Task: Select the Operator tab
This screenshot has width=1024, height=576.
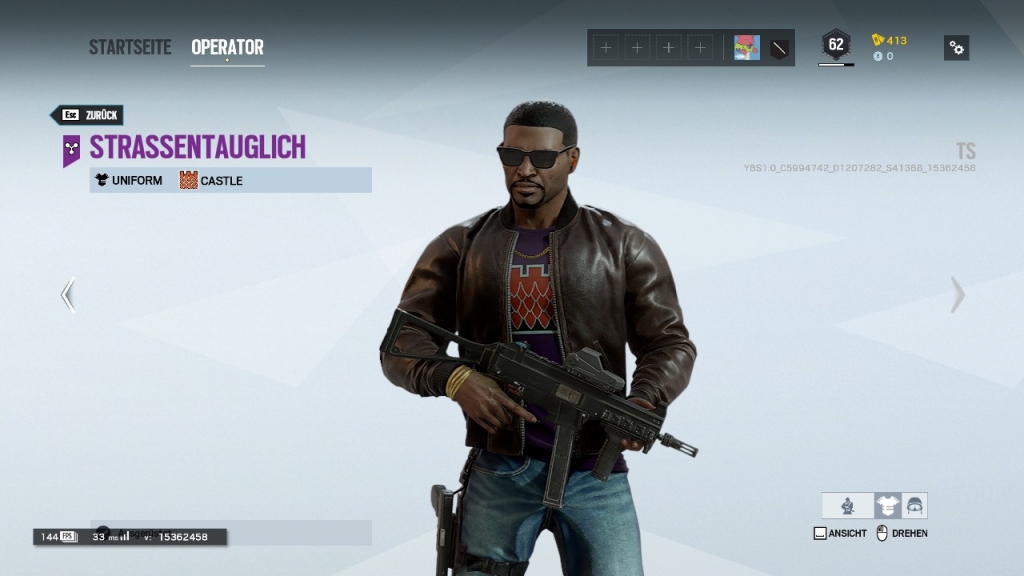Action: (227, 47)
